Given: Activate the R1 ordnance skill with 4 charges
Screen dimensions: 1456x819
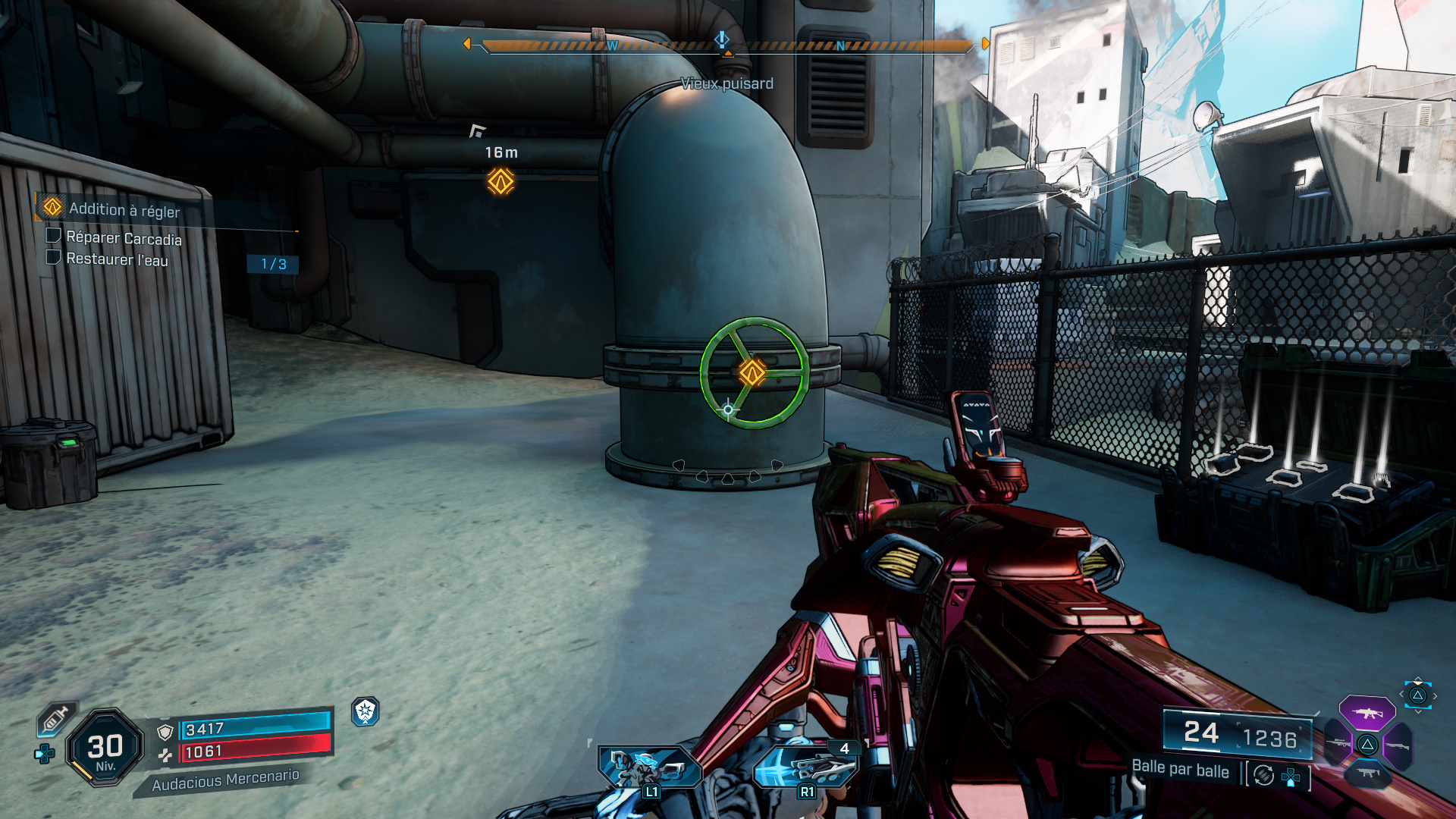Looking at the screenshot, I should 805,766.
